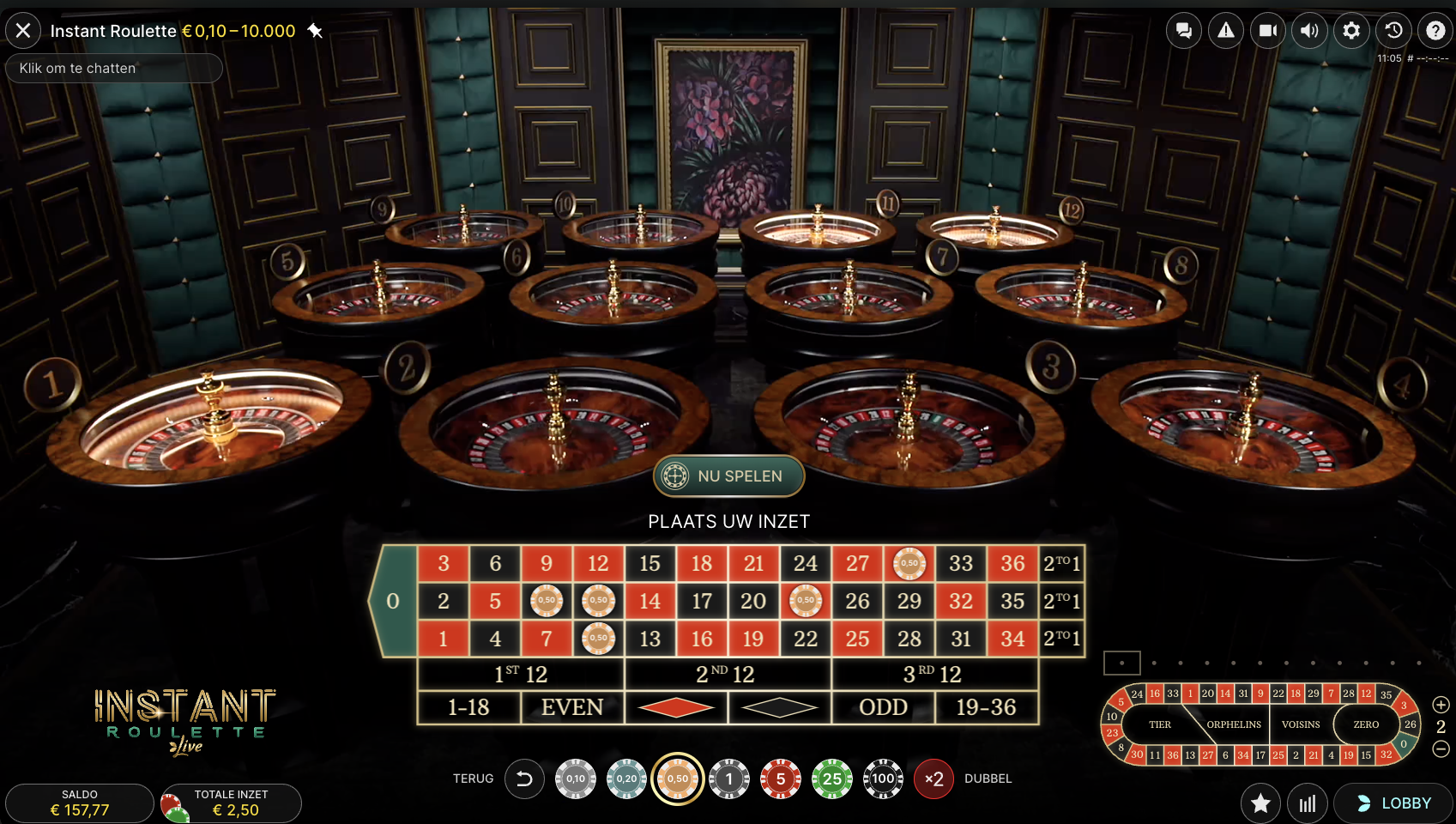
Task: Toggle the video stream camera icon
Action: (1267, 30)
